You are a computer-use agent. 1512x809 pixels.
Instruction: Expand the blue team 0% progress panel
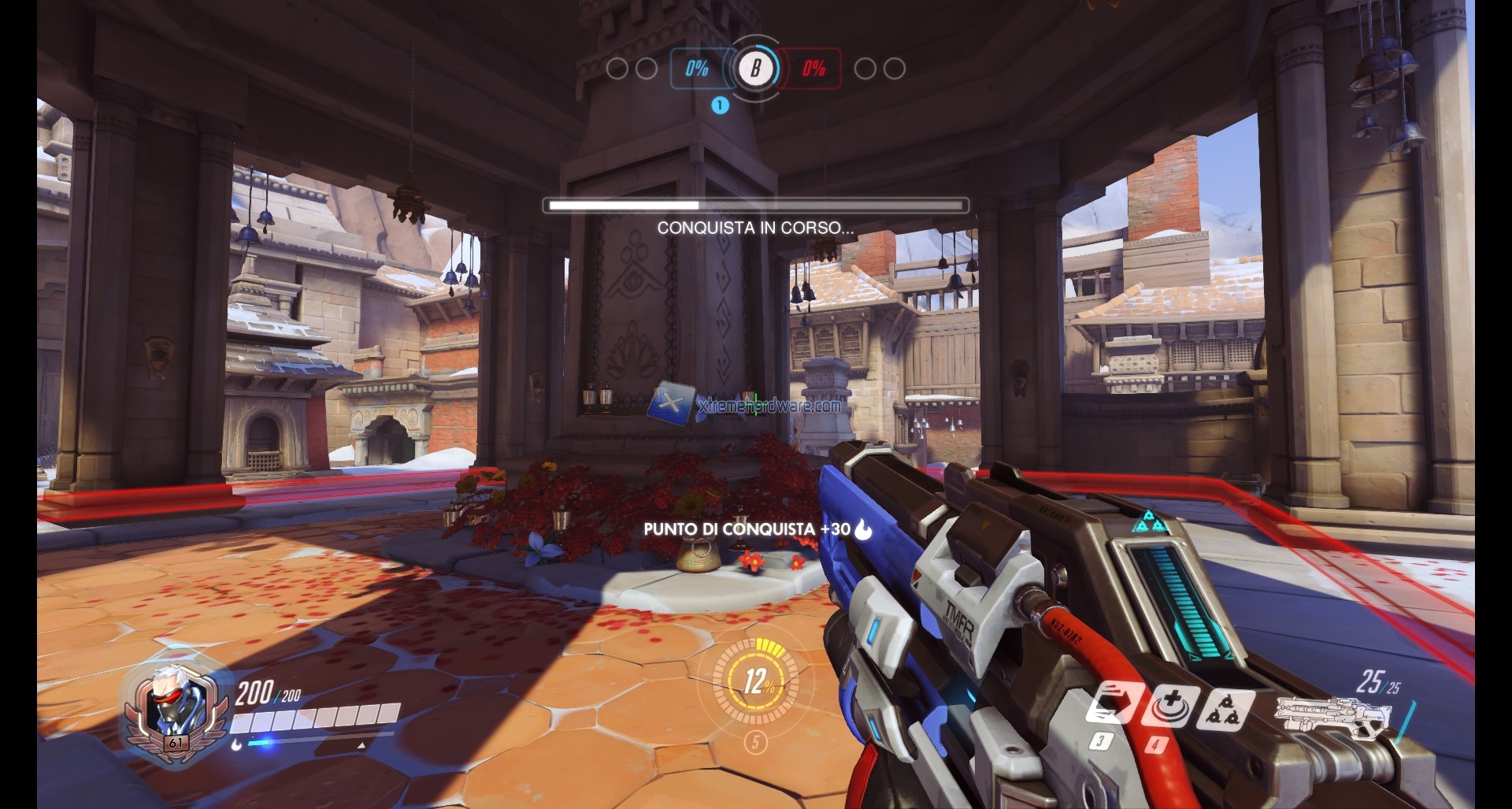click(x=696, y=69)
